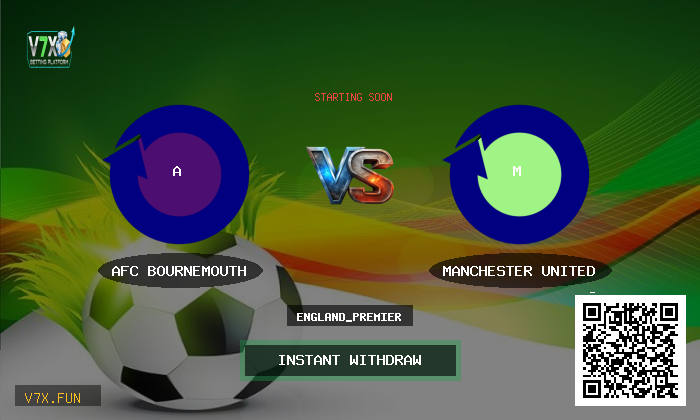Click the Instant Withdraw button
The image size is (700, 420).
pos(349,360)
